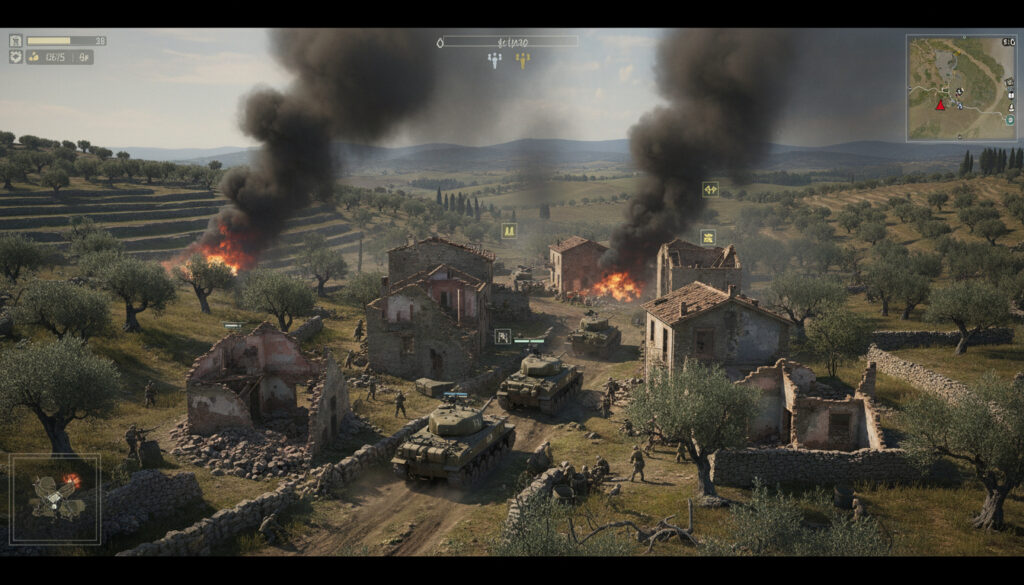Select the white infantry squad icon

click(494, 60)
